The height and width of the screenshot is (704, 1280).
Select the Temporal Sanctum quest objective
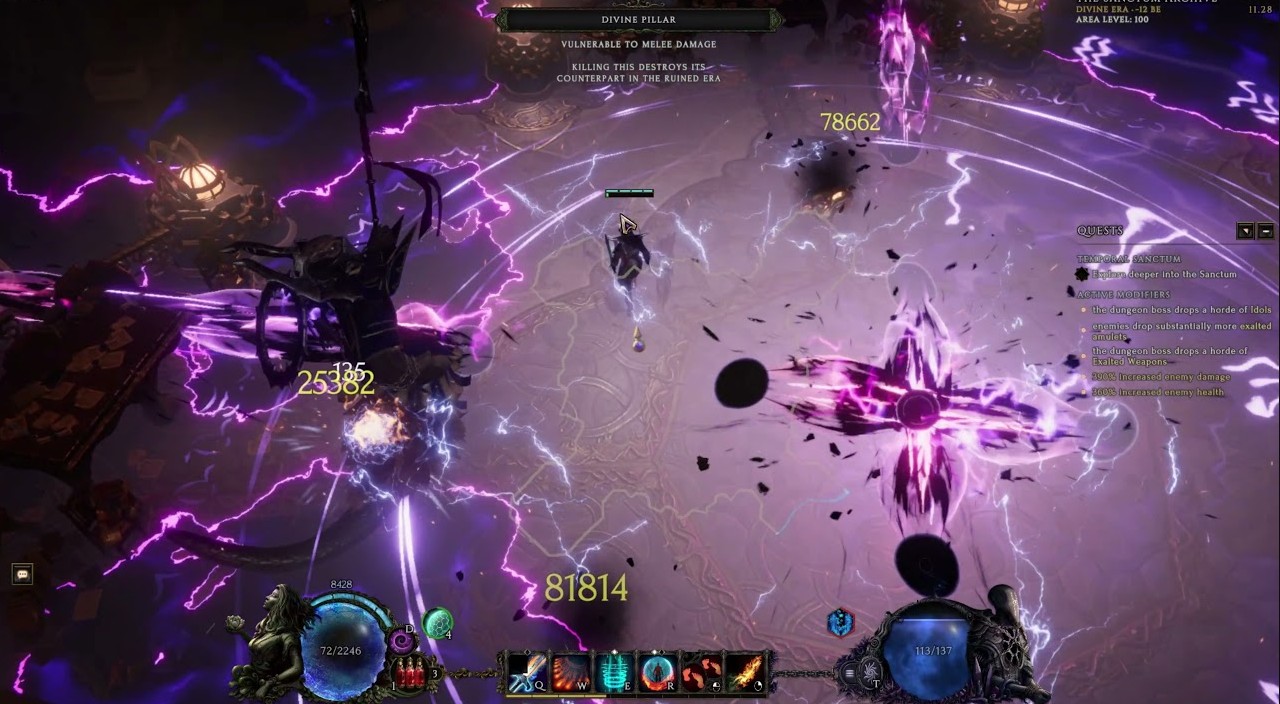(1164, 274)
